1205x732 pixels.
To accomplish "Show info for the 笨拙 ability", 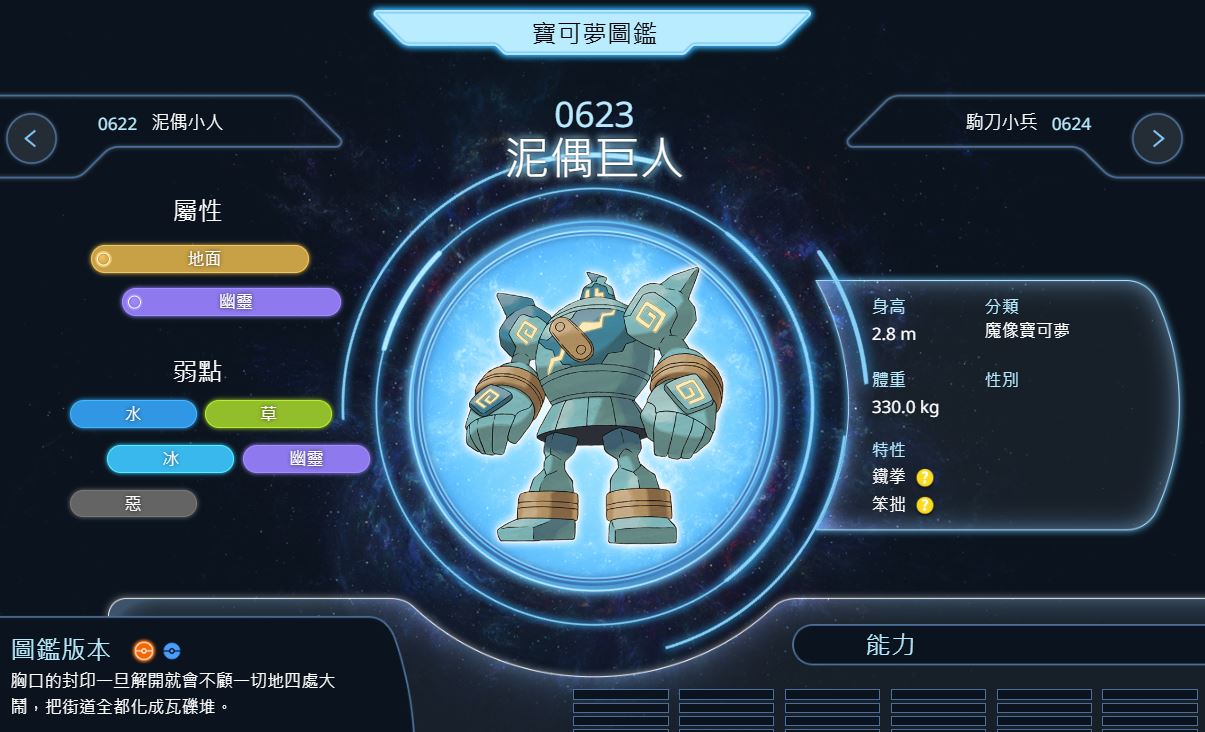I will [x=925, y=505].
